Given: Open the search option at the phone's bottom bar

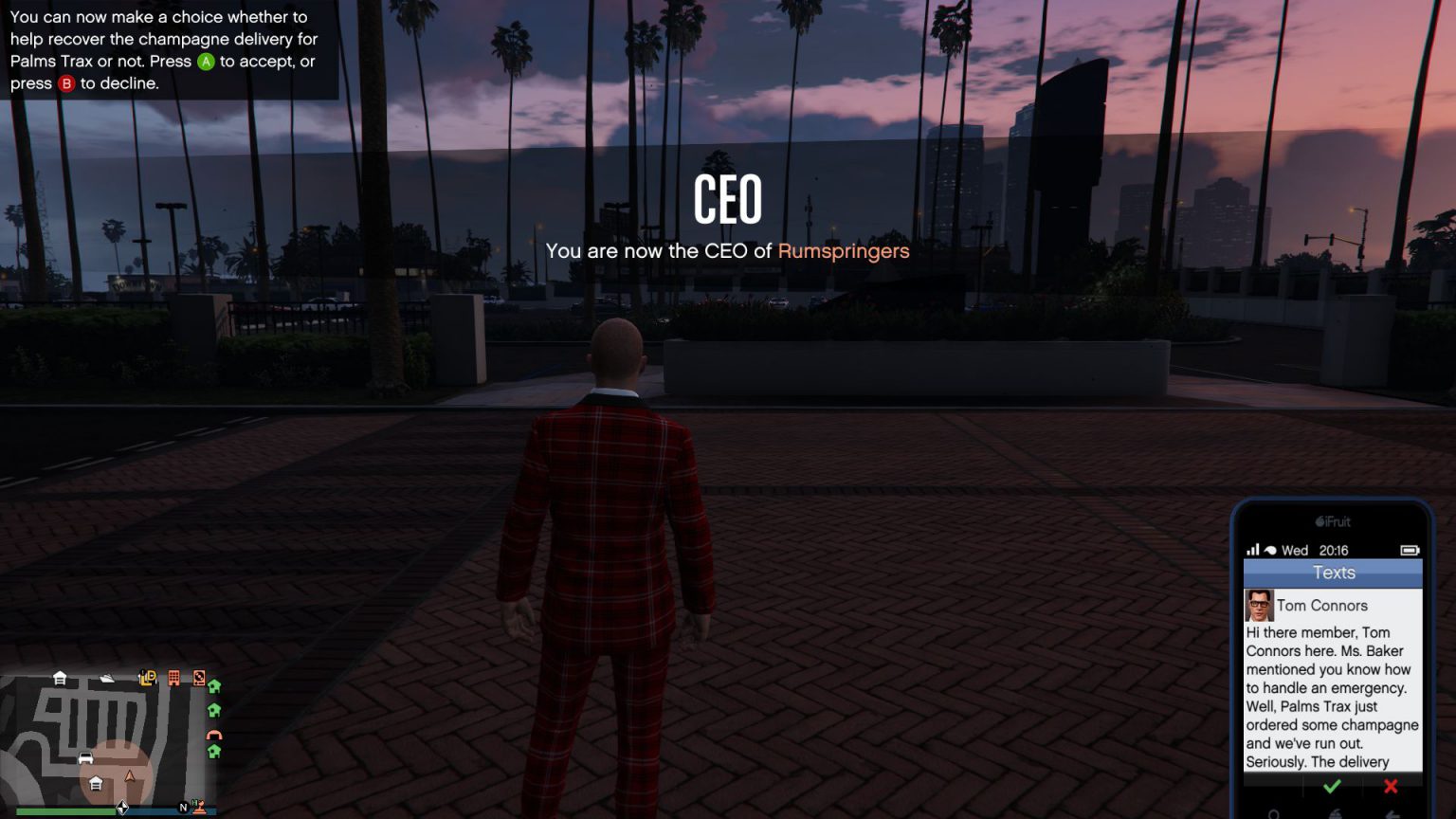Looking at the screenshot, I should pos(1274,814).
